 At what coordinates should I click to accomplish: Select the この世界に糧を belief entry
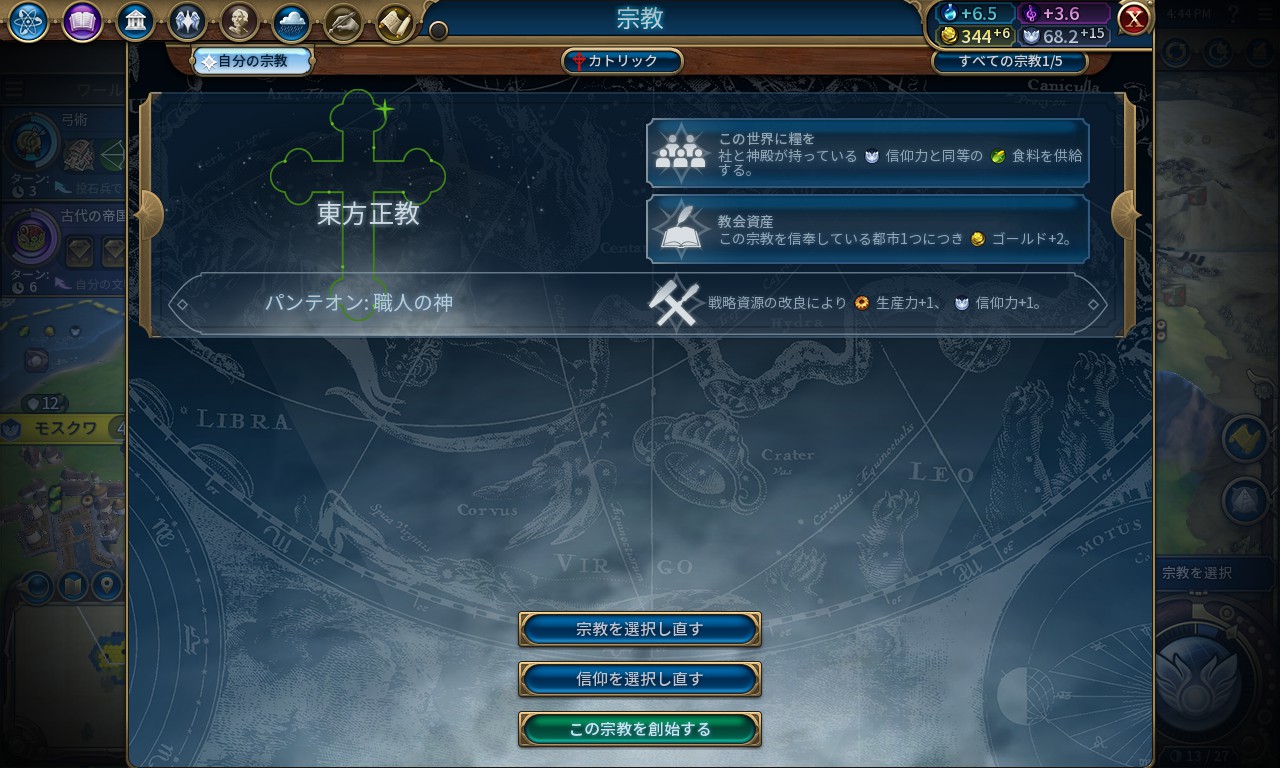(867, 153)
